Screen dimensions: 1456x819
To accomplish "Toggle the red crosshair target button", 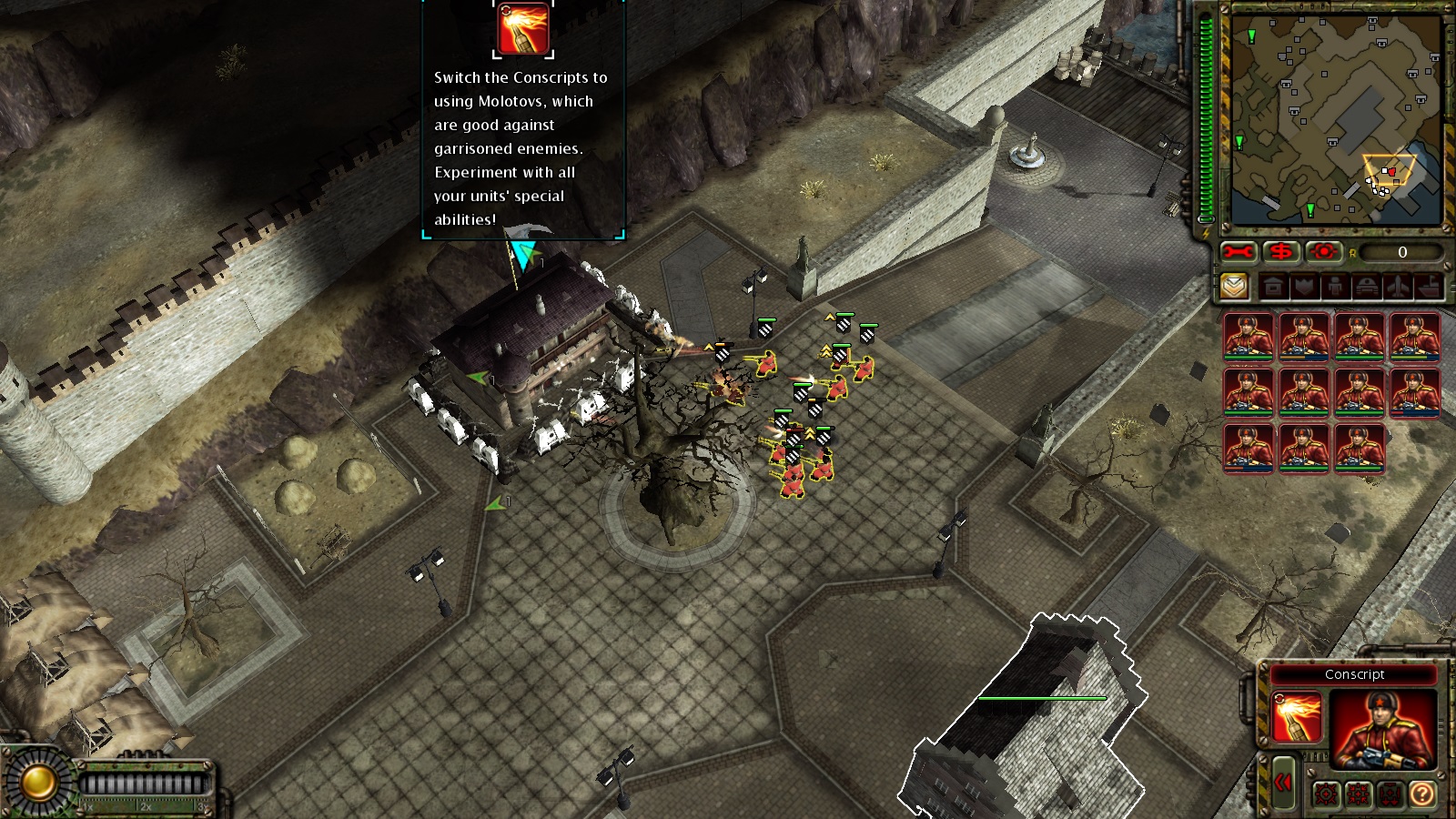I will tap(1324, 252).
